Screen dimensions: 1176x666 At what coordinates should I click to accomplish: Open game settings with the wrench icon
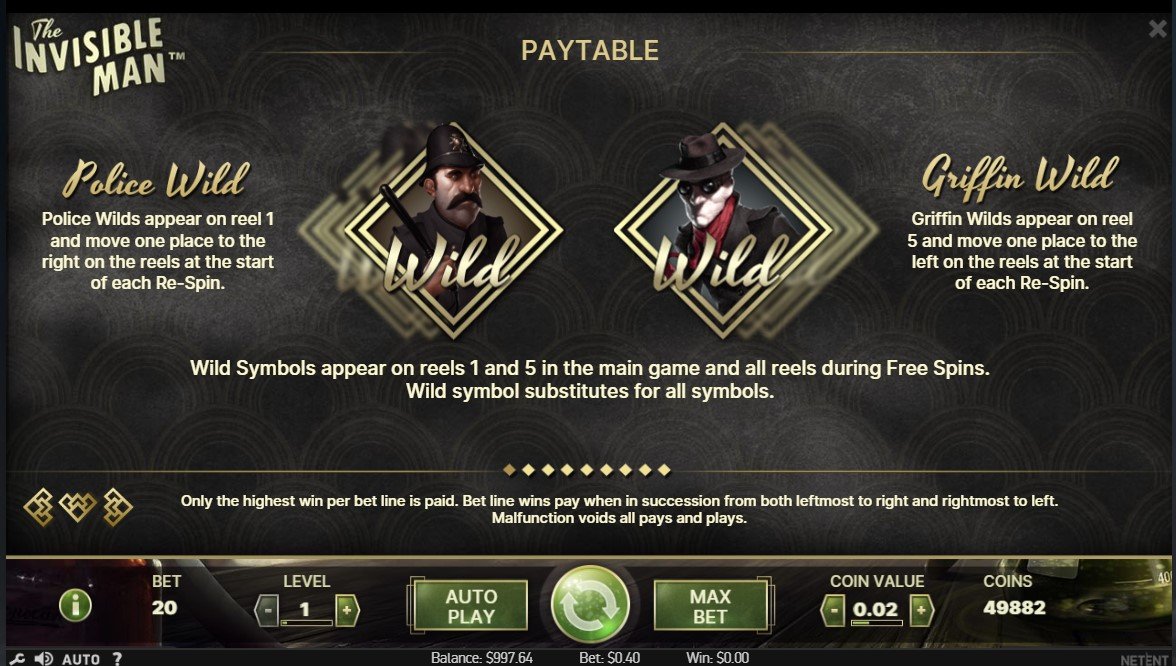18,658
